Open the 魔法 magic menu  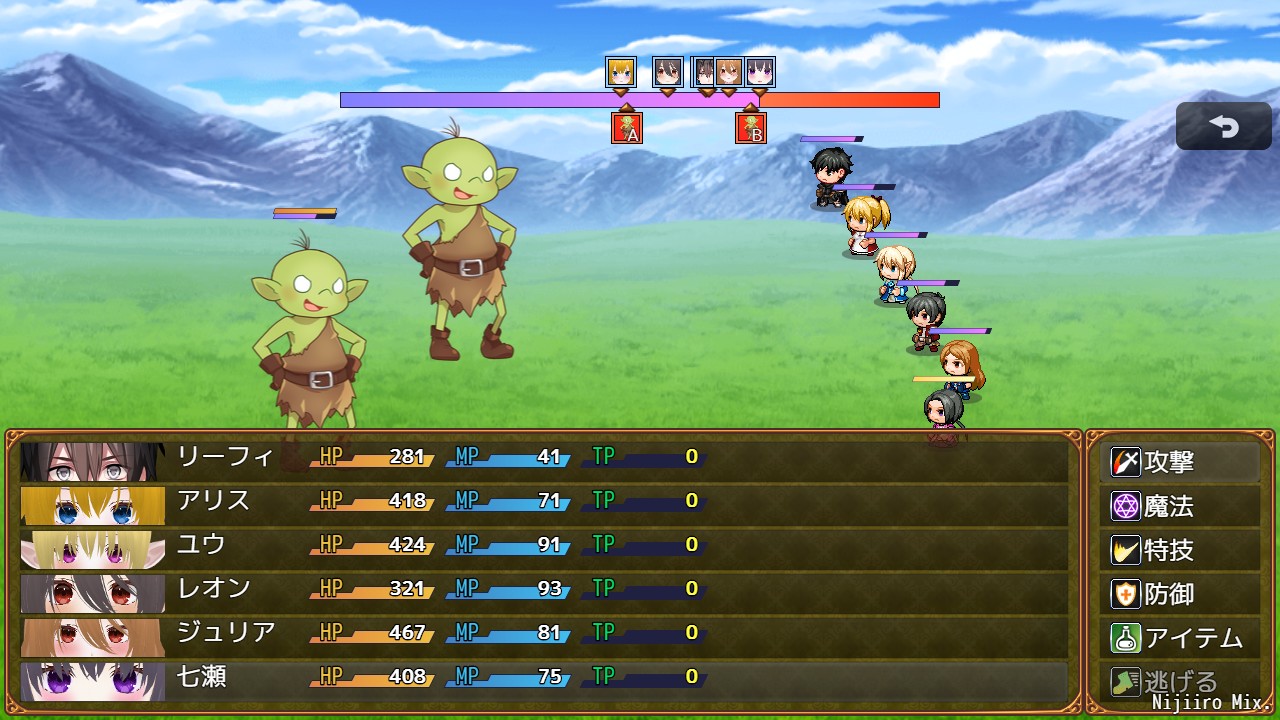click(1180, 507)
